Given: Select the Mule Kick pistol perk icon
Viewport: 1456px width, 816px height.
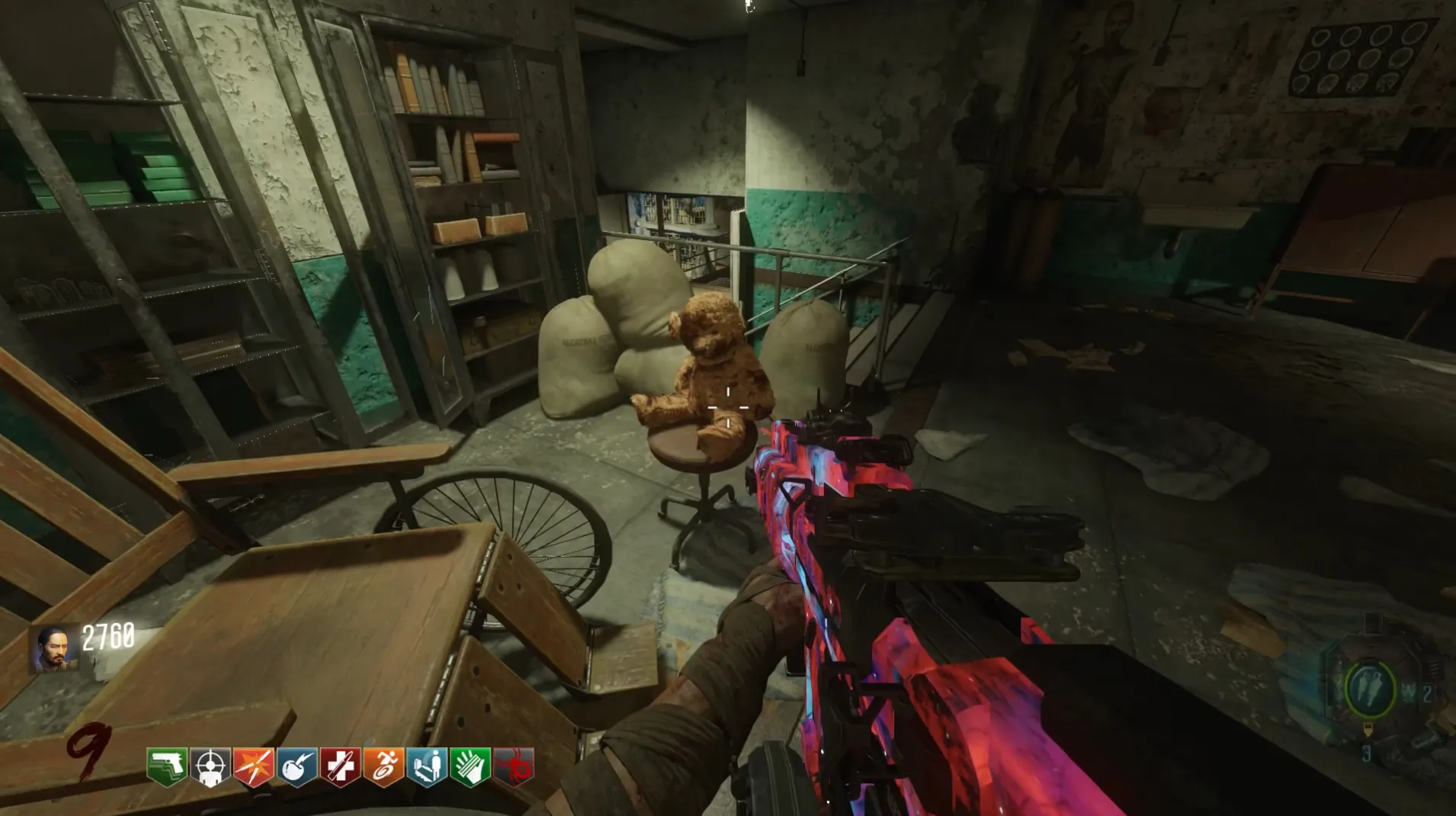Looking at the screenshot, I should coord(167,766).
